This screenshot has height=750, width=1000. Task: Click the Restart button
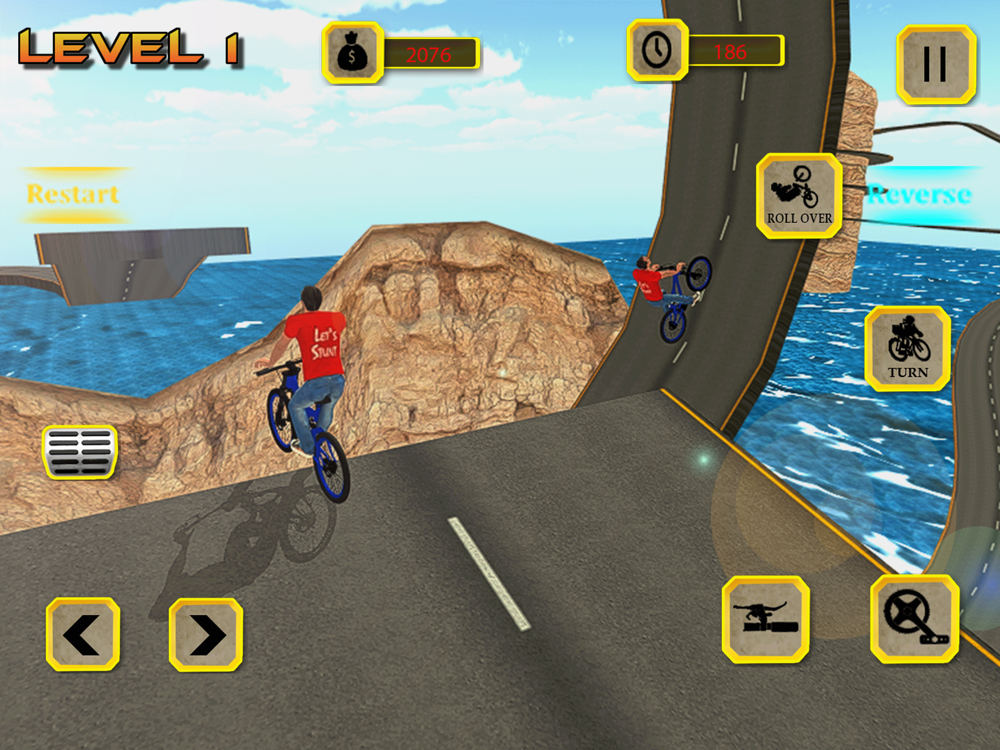point(73,194)
